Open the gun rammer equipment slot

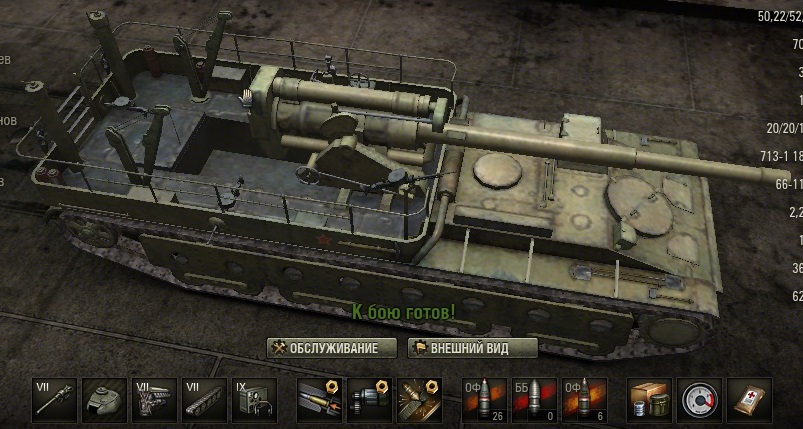pyautogui.click(x=320, y=400)
